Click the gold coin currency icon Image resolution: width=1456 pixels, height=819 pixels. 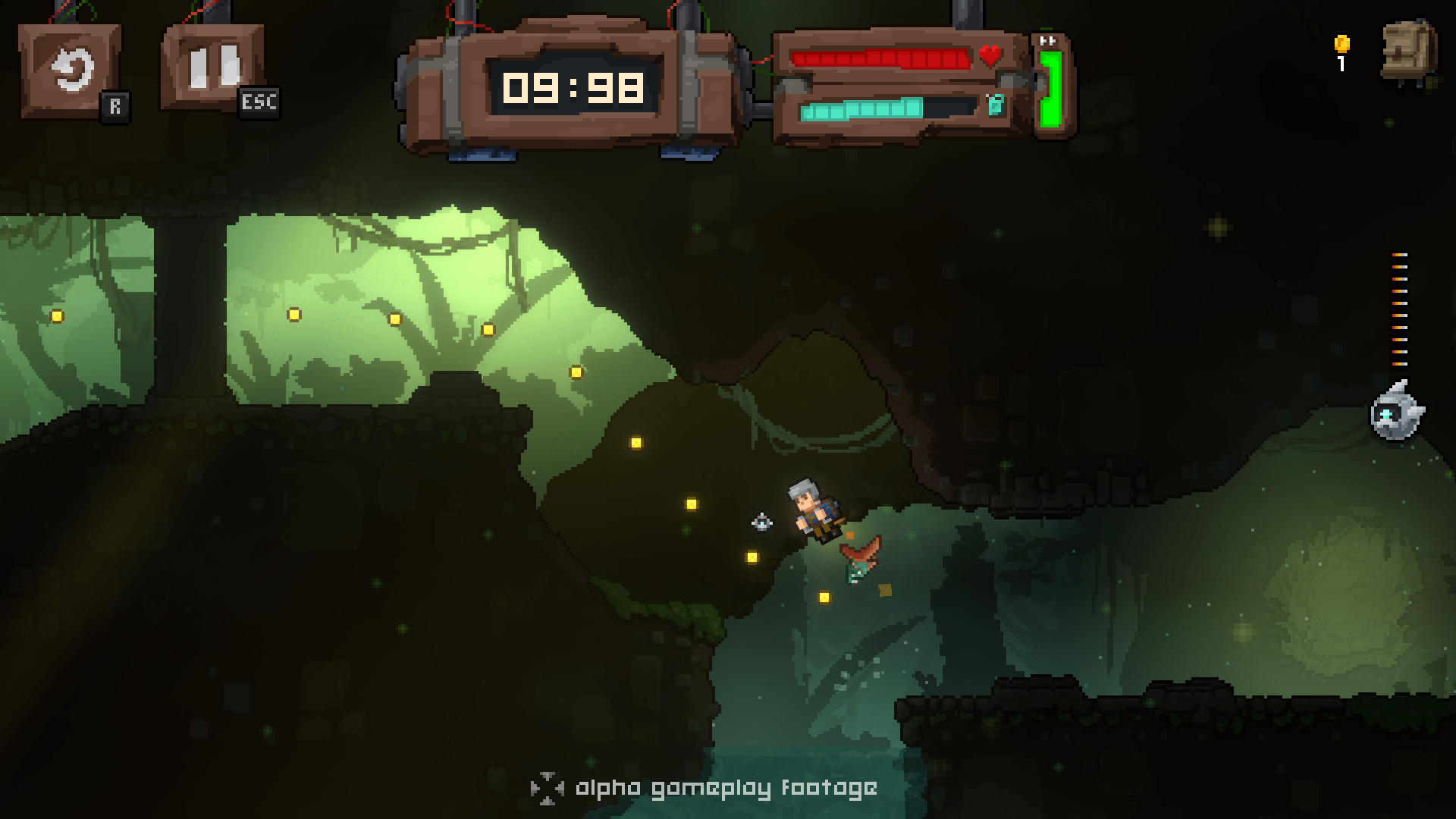pyautogui.click(x=1341, y=44)
